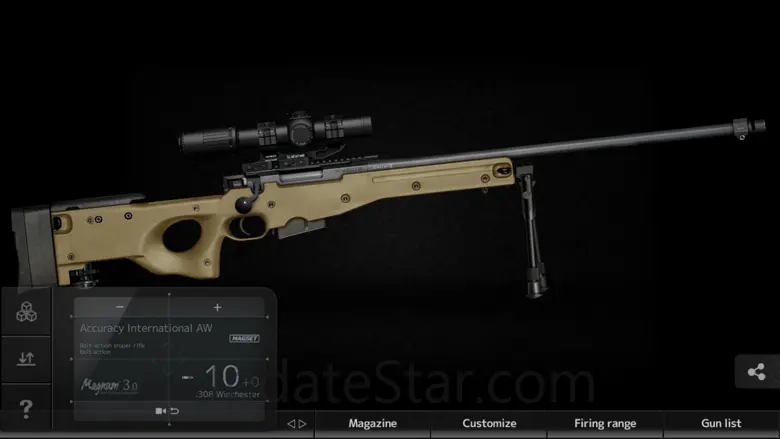Click the up-down arrows icon
780x439 pixels.
click(x=26, y=359)
